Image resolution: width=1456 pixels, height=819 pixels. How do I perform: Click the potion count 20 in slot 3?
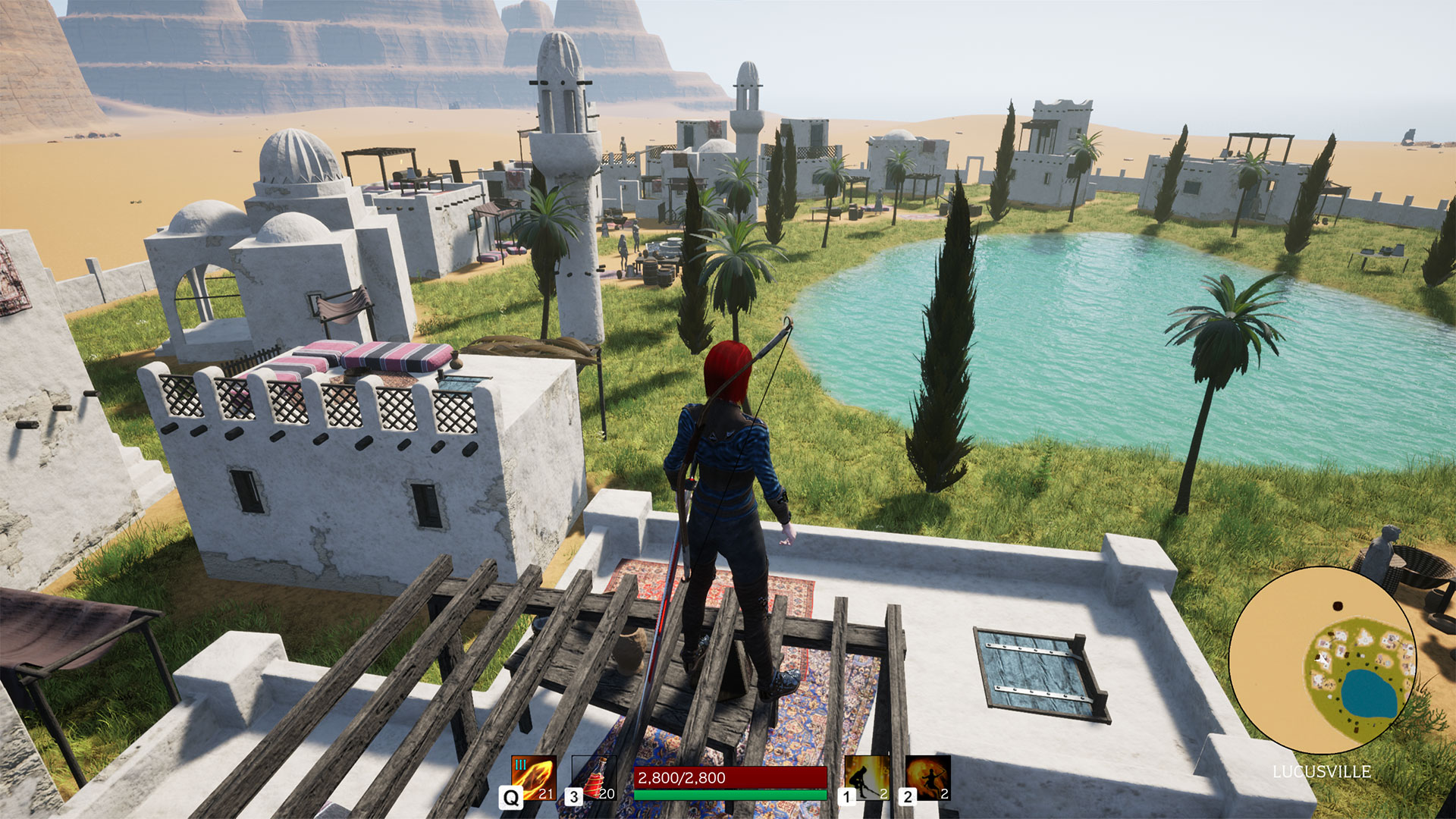pos(607,795)
